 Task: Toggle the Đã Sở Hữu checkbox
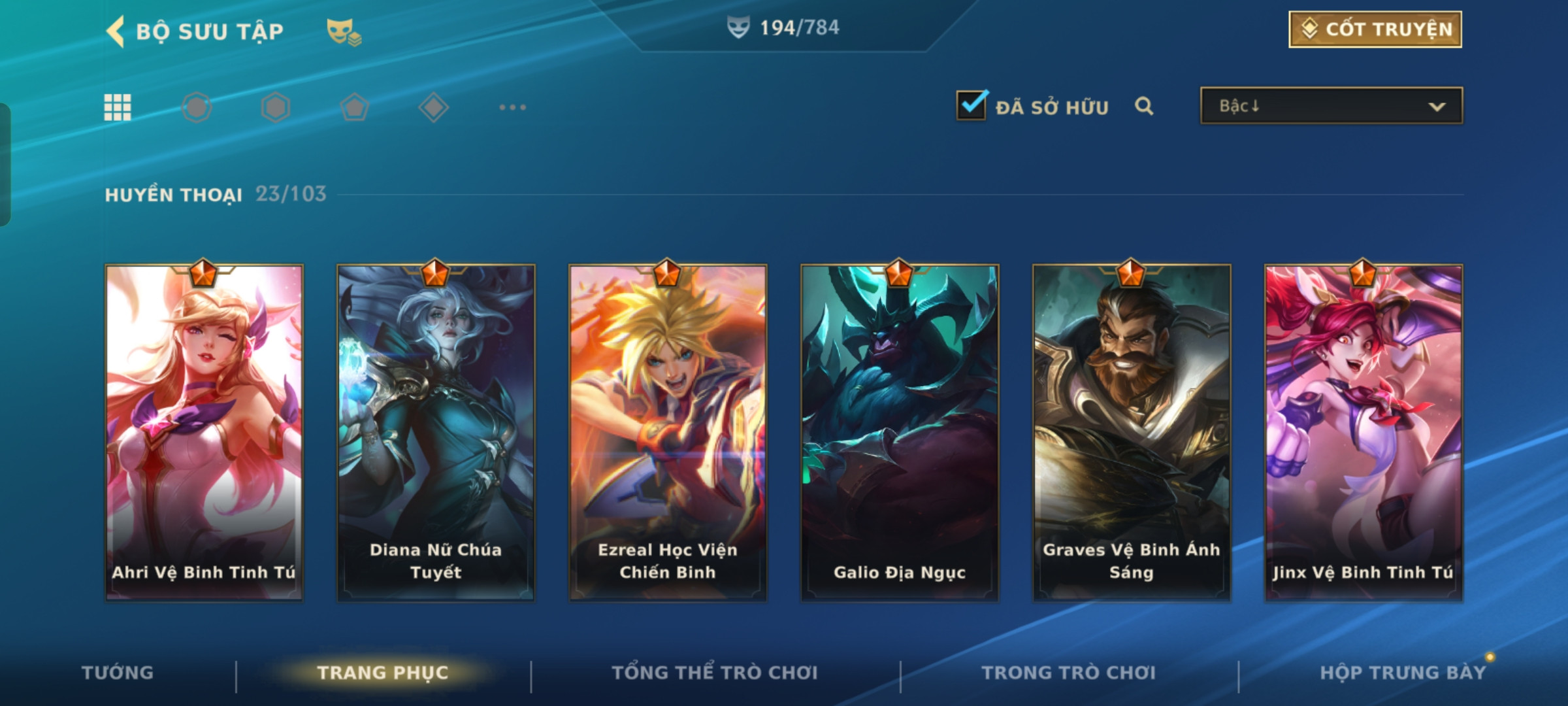[x=972, y=106]
